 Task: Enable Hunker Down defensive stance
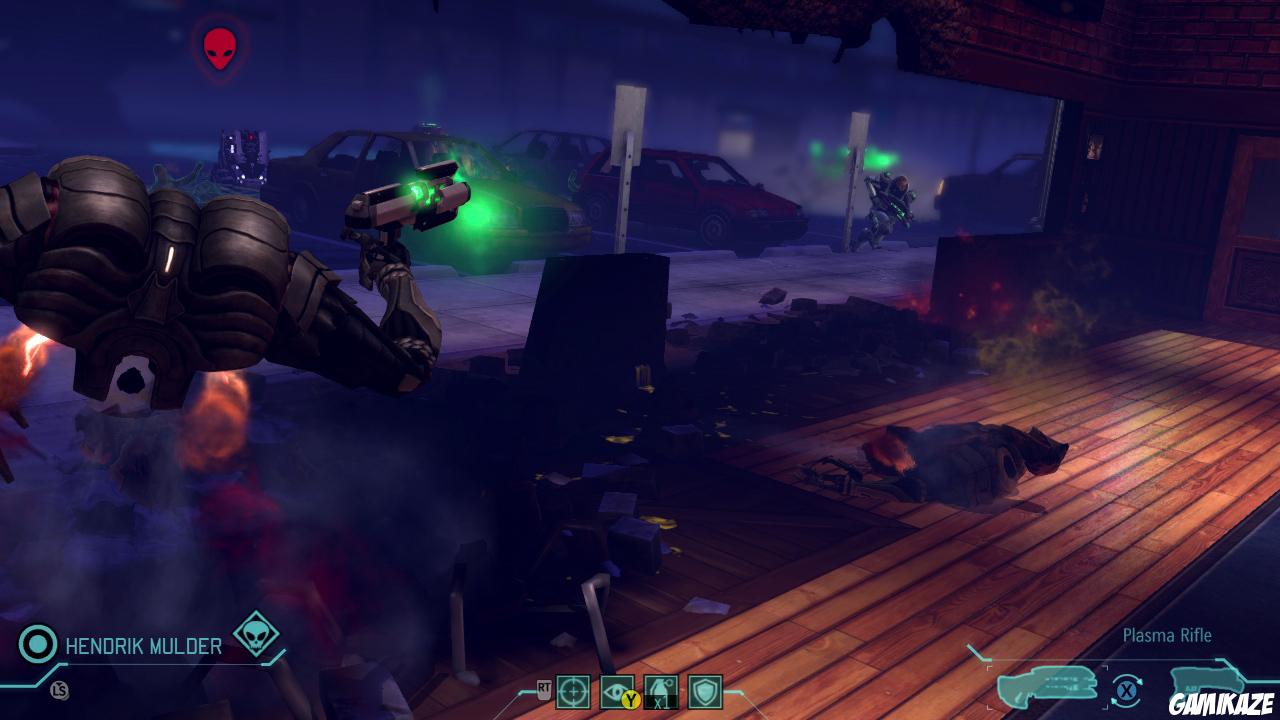tap(705, 692)
